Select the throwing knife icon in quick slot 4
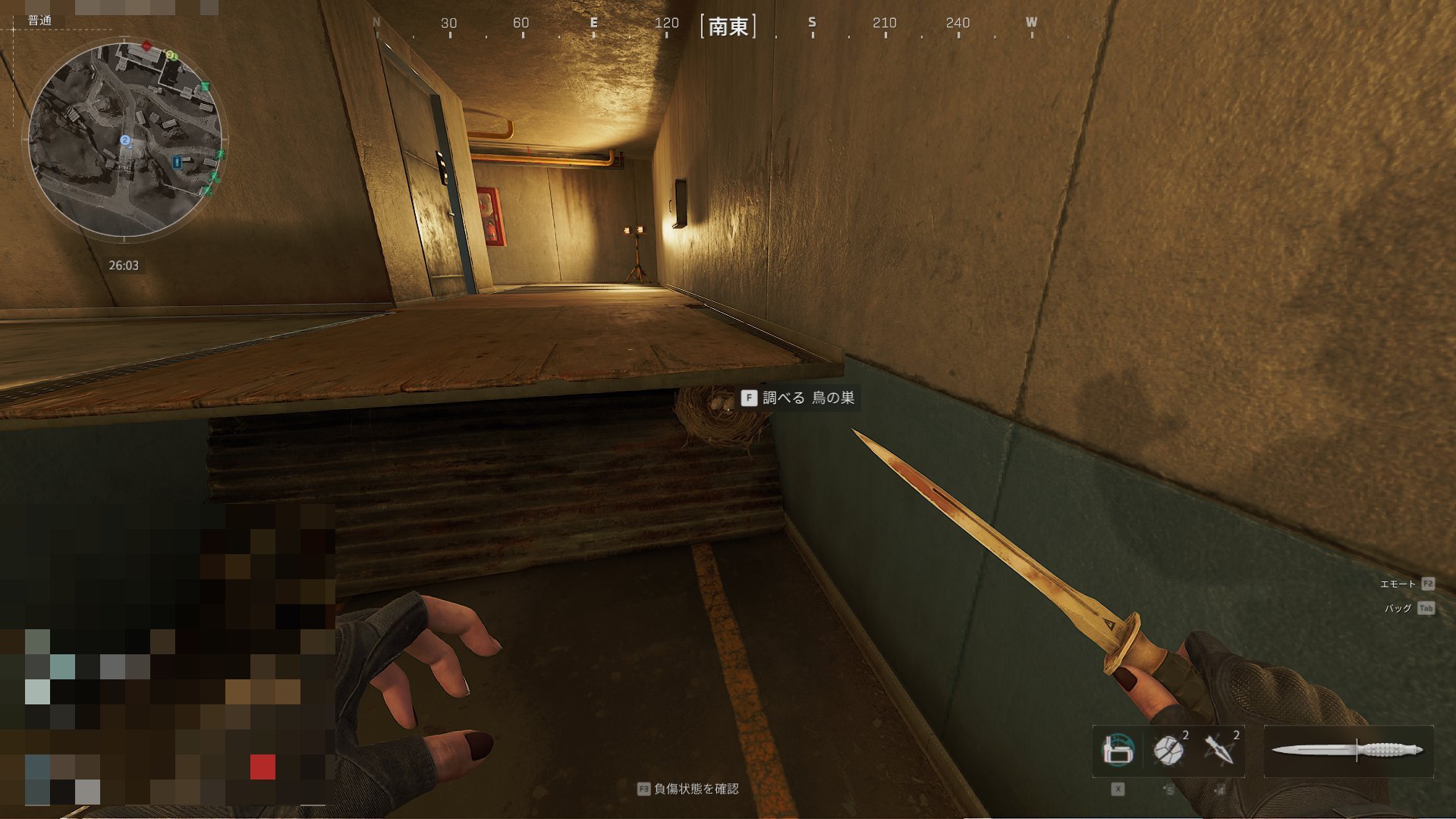Image resolution: width=1456 pixels, height=819 pixels. pos(1219,751)
